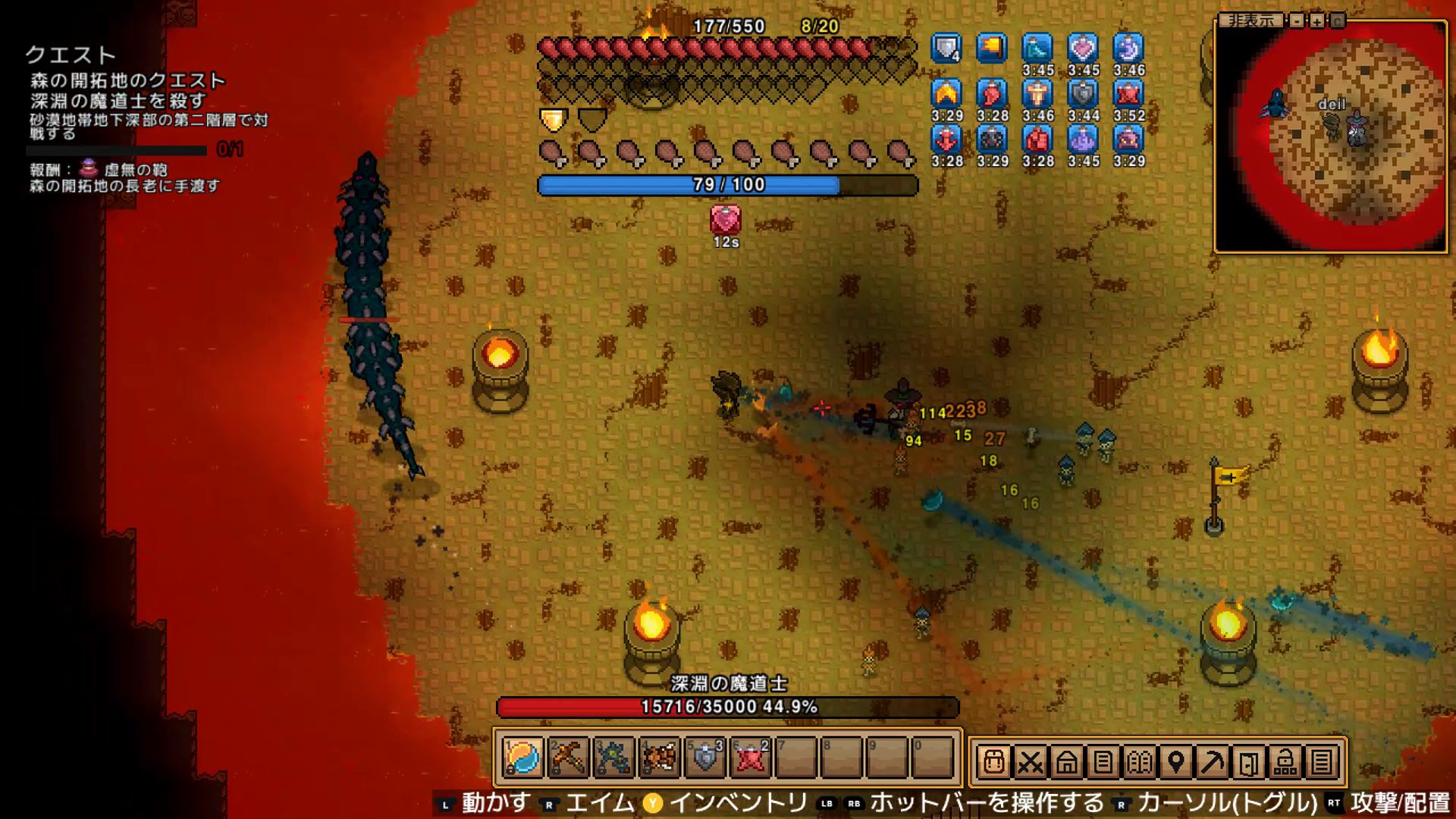Open the map pin menu
Screen dimensions: 1456x819
coord(1175,761)
